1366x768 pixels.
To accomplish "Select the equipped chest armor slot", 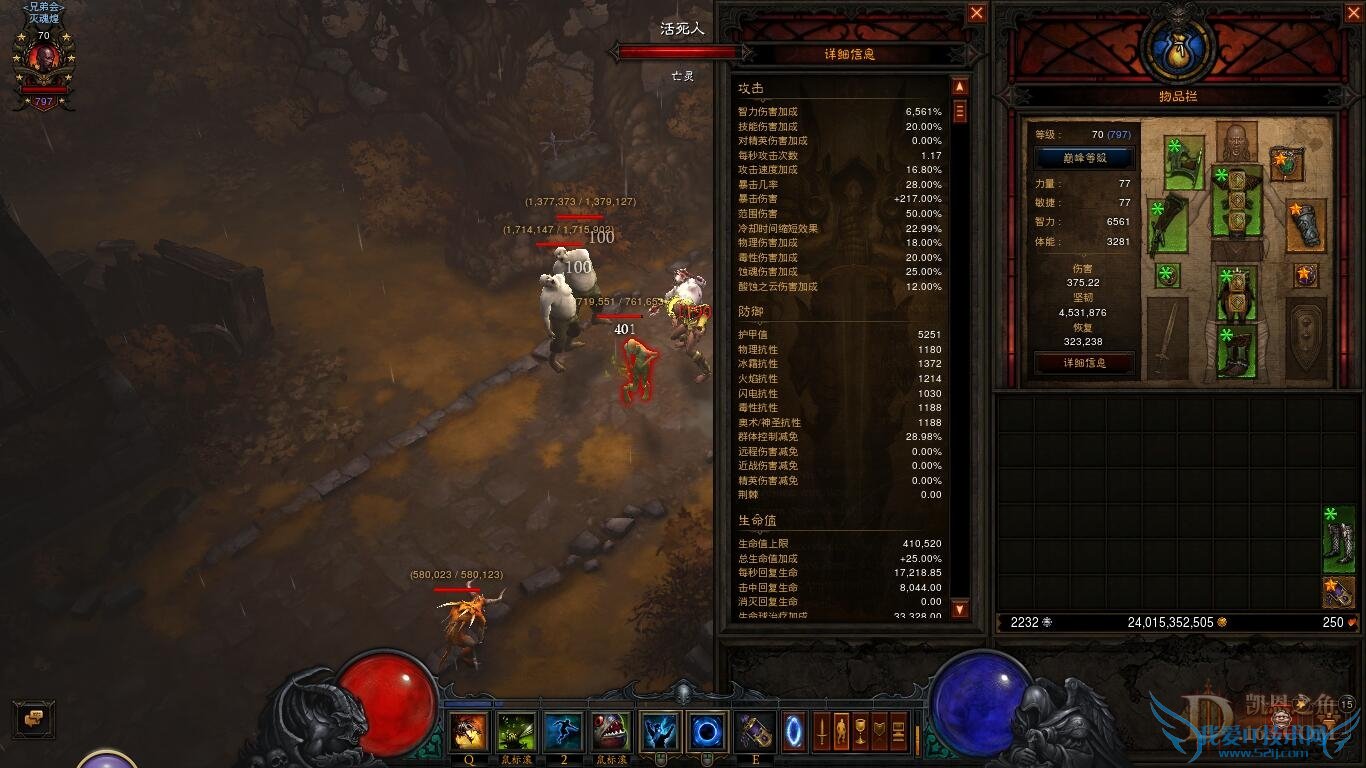I will click(x=1236, y=201).
